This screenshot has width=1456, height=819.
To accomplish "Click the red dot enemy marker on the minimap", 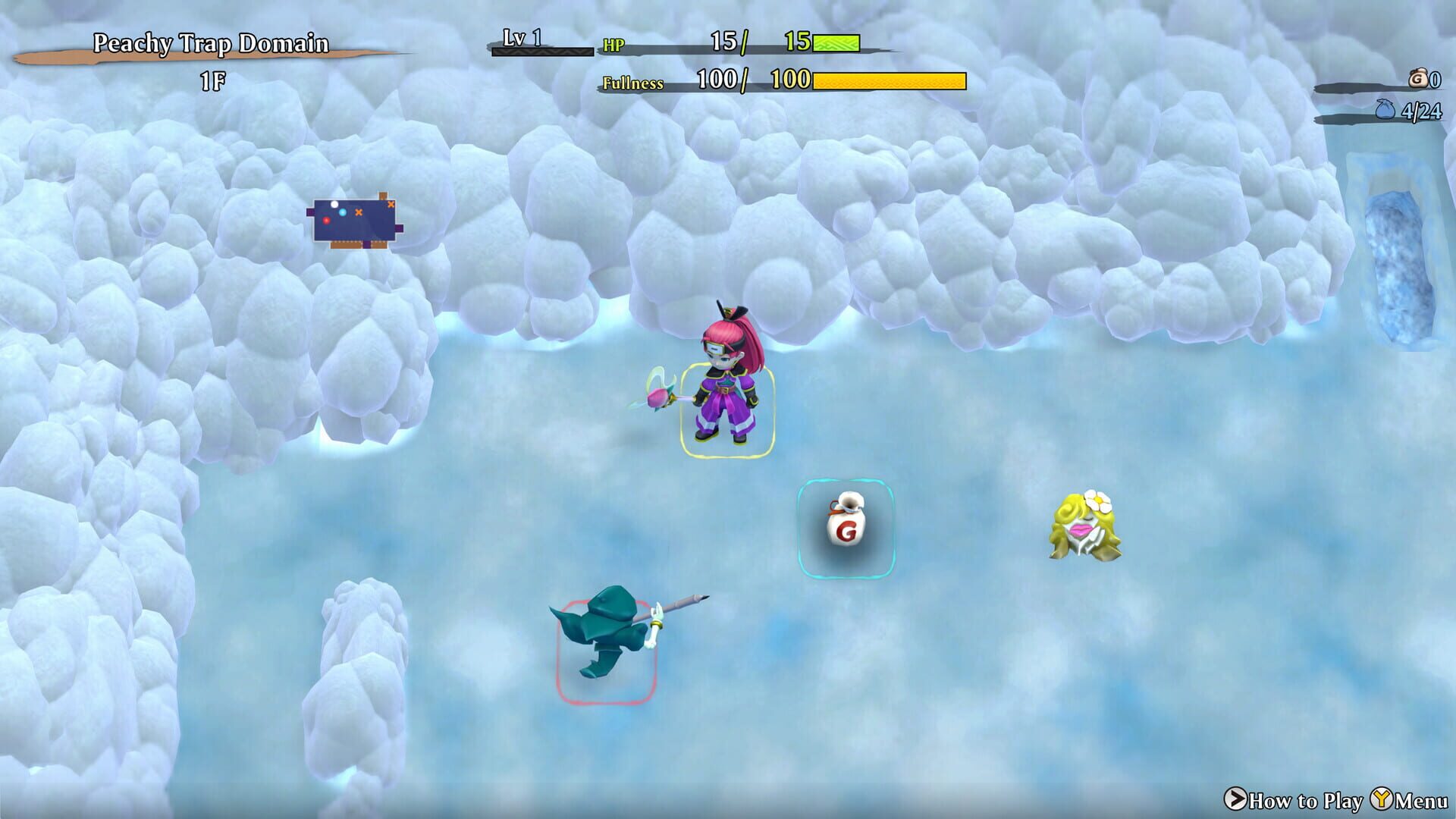I will tap(327, 220).
